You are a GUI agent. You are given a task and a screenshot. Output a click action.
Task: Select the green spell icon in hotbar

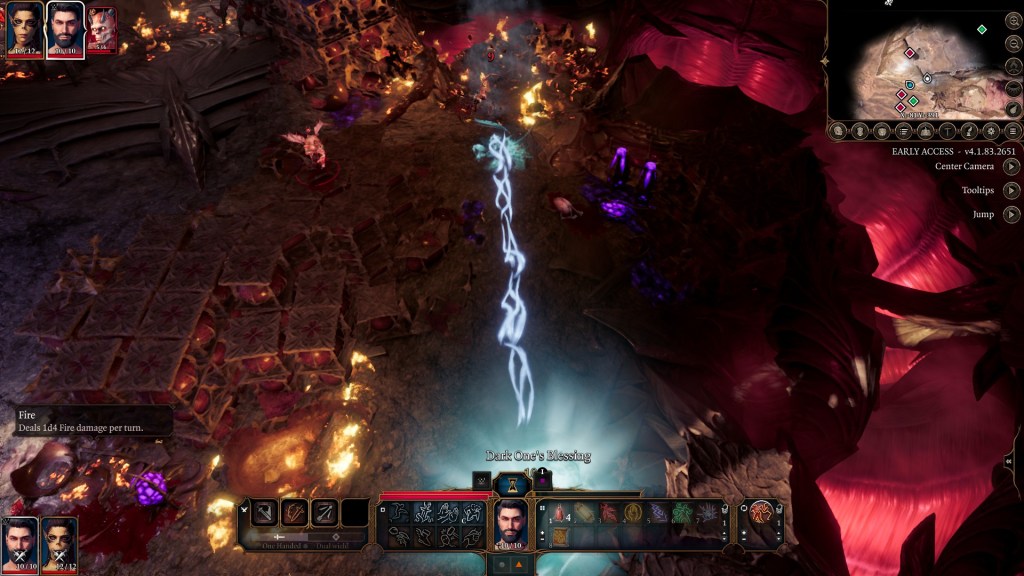coord(682,514)
